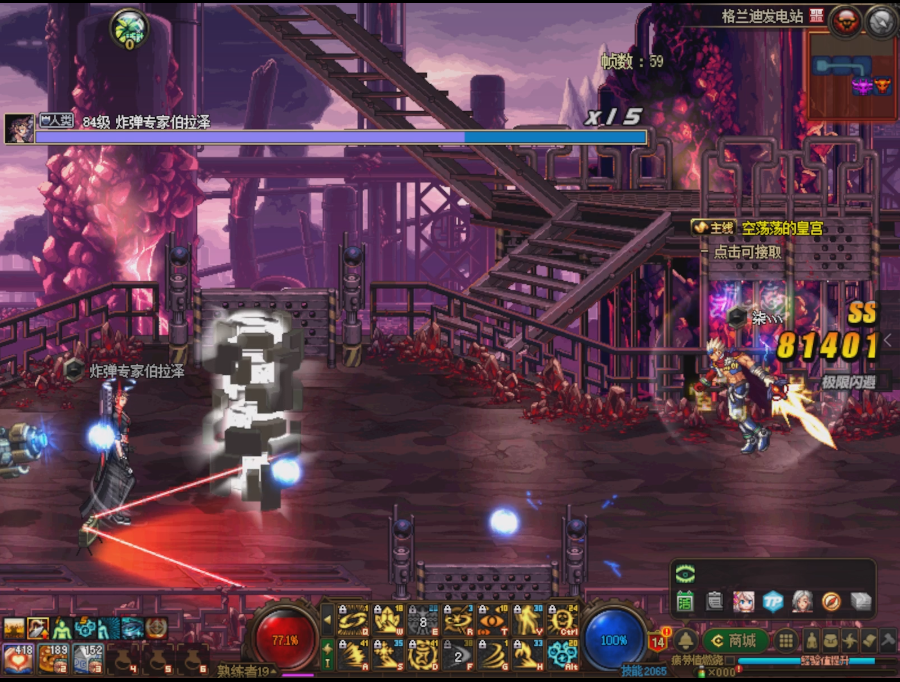Activate the skill on the Ctrl slot
The height and width of the screenshot is (682, 900).
[564, 622]
